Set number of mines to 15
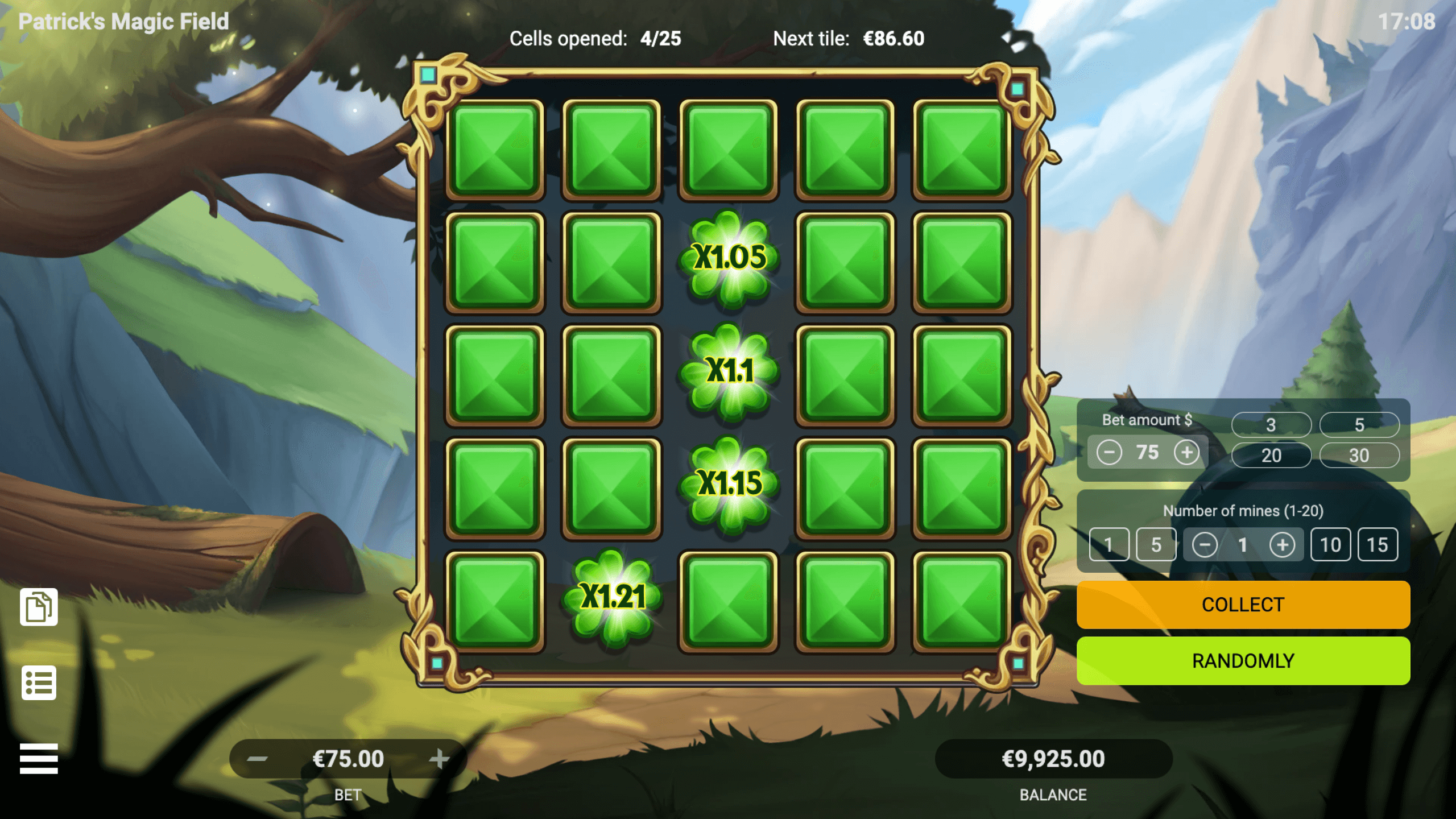This screenshot has width=1456, height=819. click(1378, 545)
